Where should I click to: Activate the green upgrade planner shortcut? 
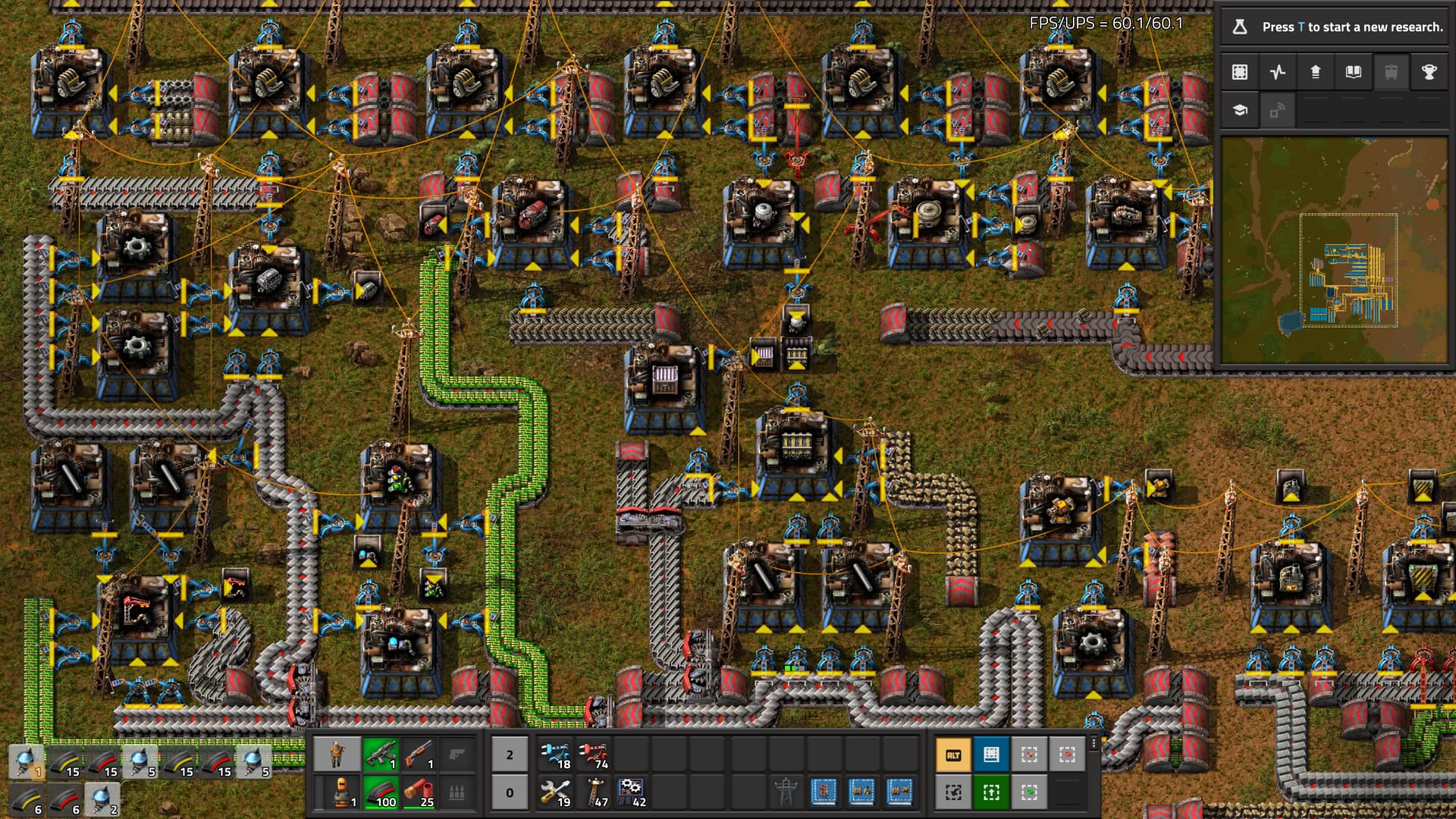point(991,792)
